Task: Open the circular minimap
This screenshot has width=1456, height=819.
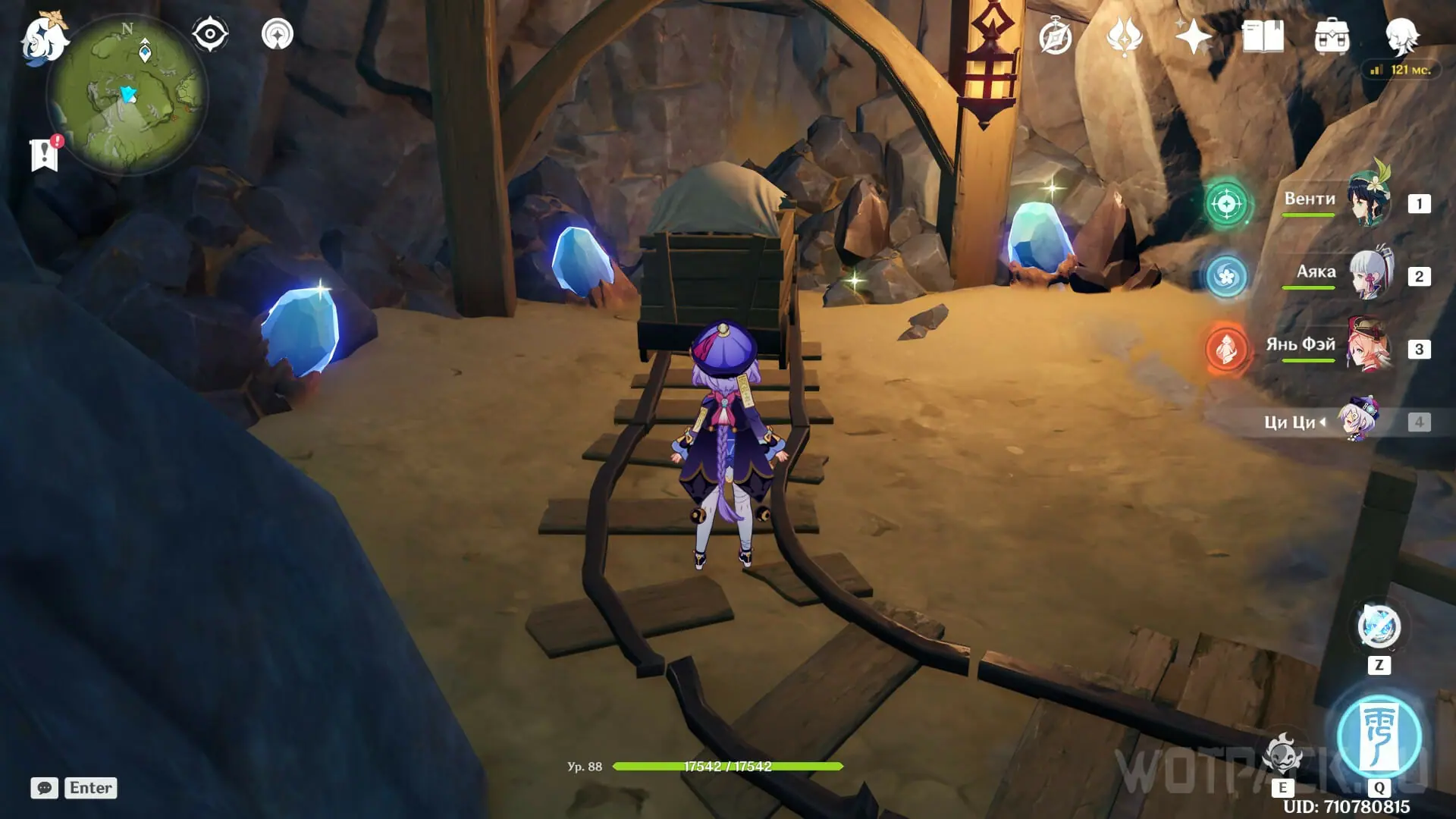Action: (x=127, y=95)
